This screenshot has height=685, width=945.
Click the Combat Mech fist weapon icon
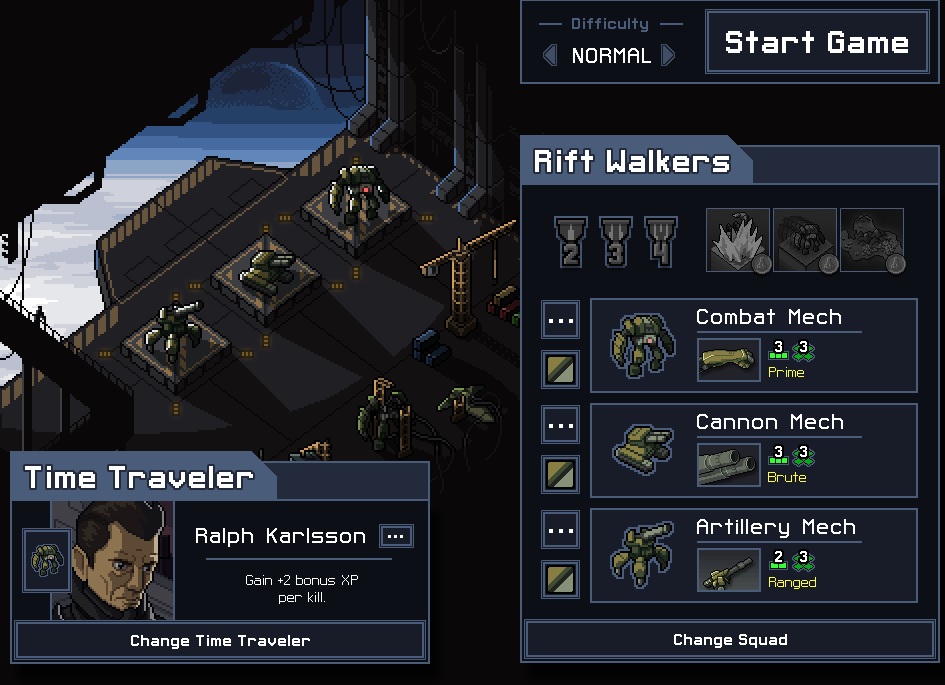729,359
